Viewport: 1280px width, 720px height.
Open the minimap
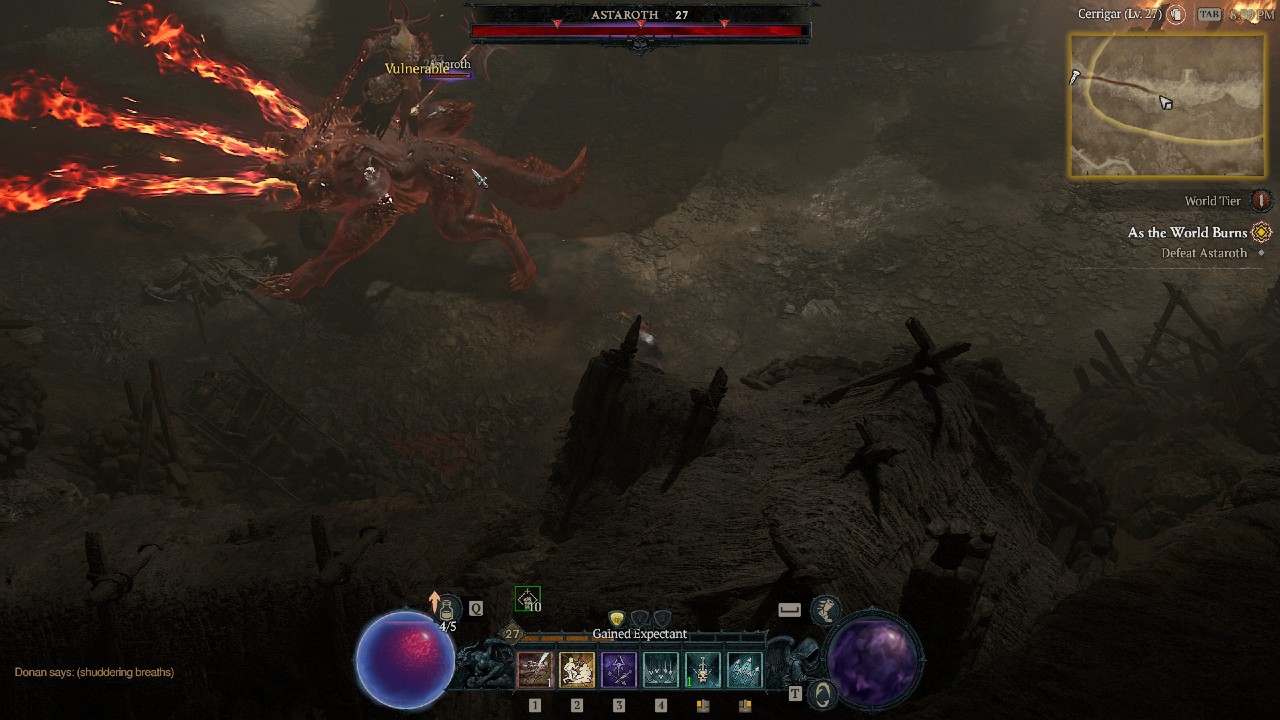point(1167,105)
